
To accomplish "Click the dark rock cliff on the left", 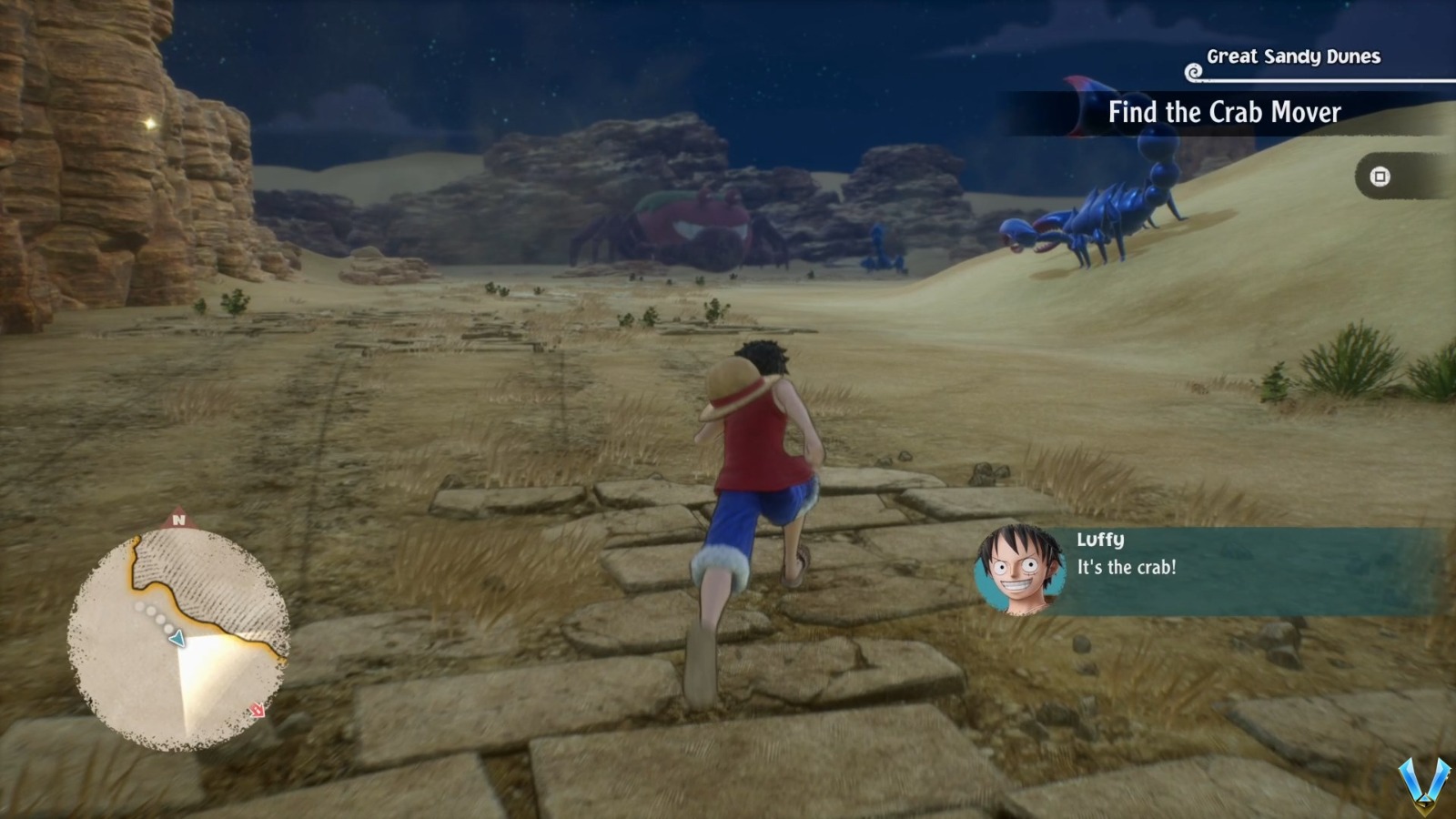I will pos(82,182).
